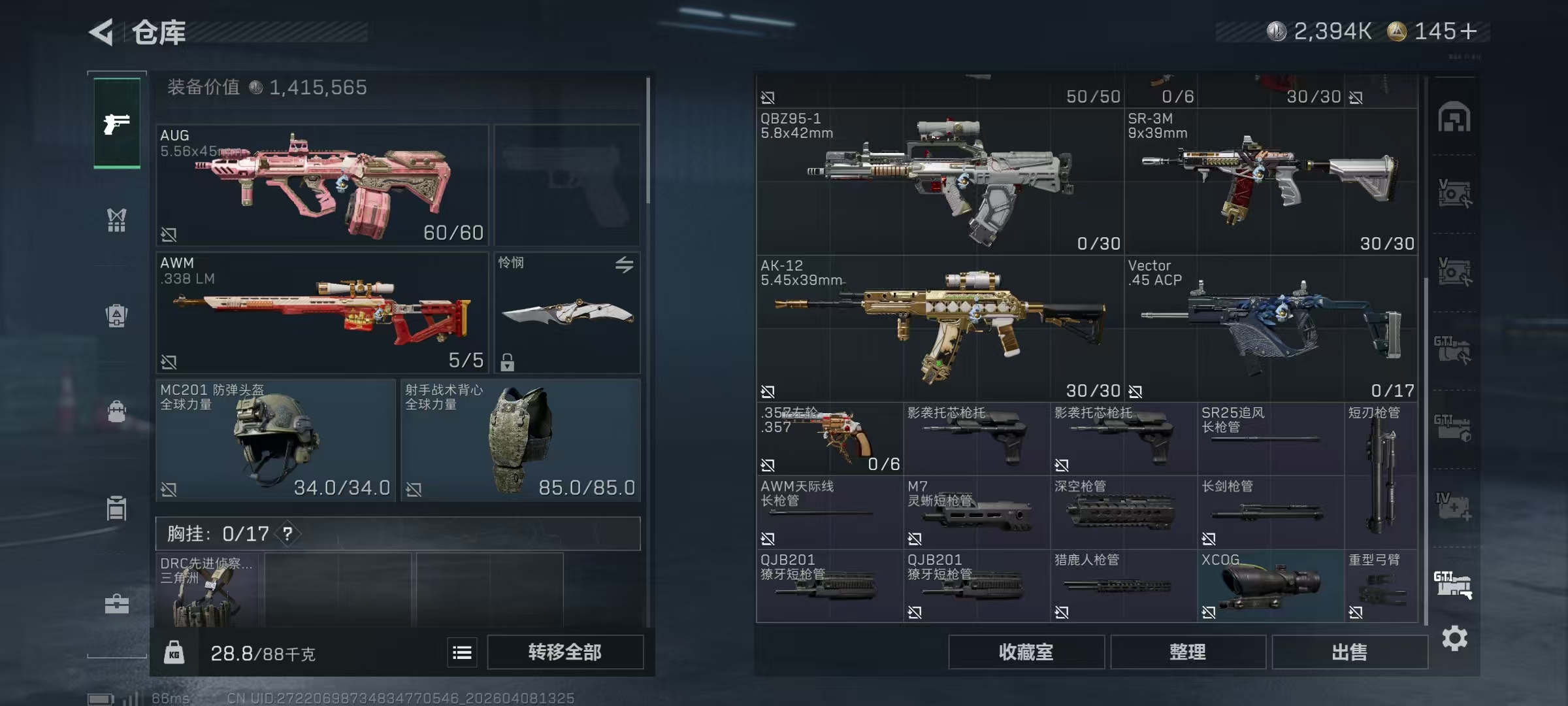
Task: Pick the SR-3M rifle in storage
Action: 1271,182
